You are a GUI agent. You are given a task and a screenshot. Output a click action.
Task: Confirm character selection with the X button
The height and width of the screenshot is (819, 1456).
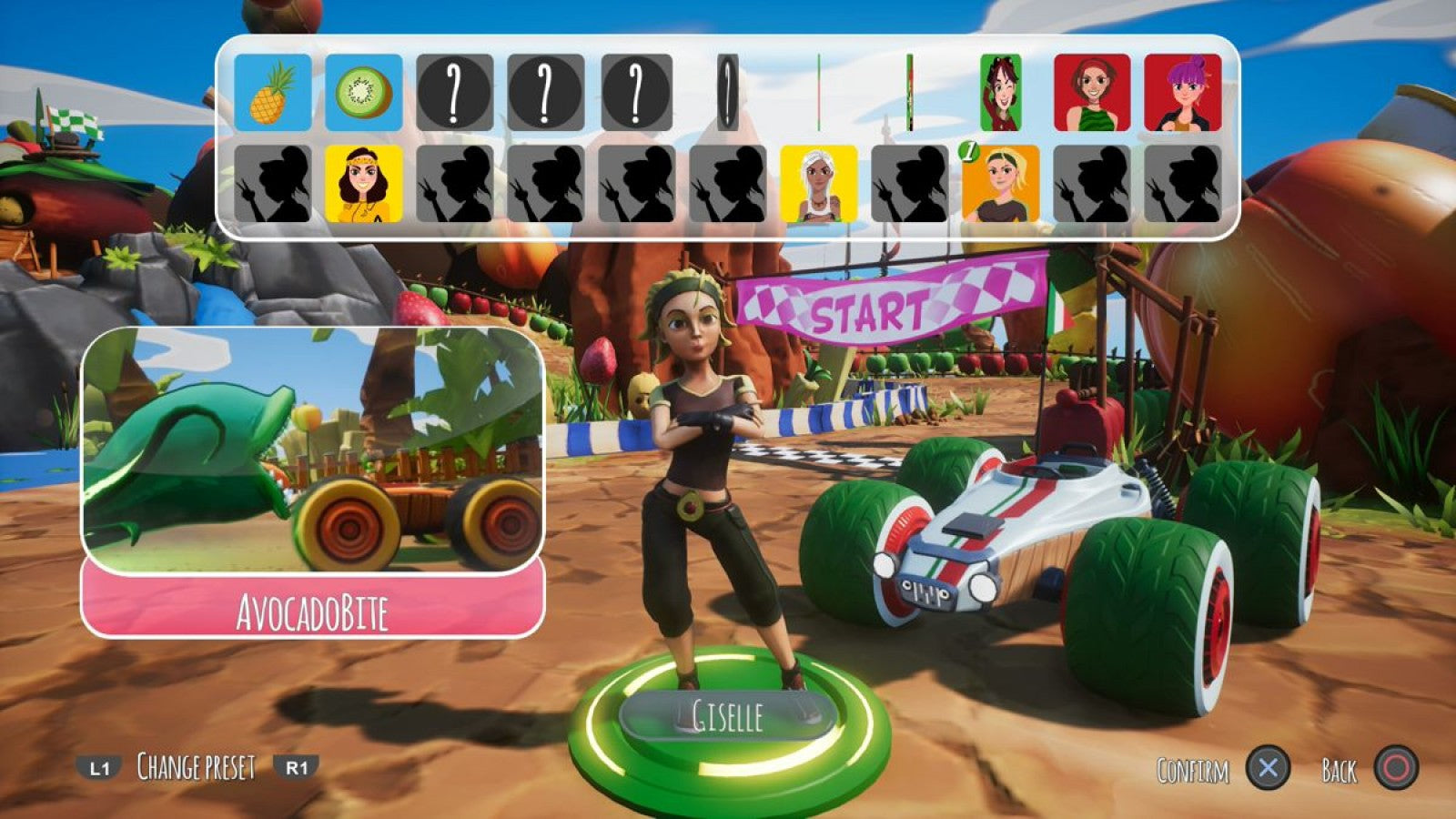pos(1268,769)
